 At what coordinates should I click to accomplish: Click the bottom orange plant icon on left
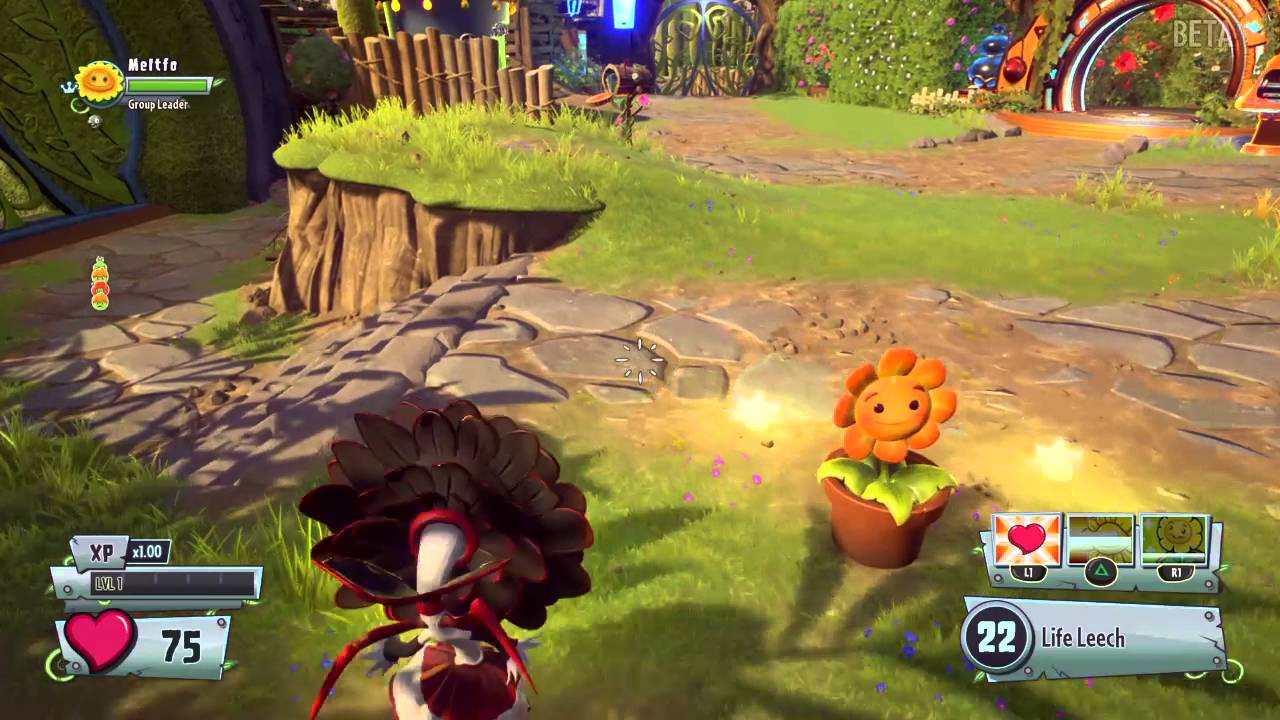click(x=98, y=298)
